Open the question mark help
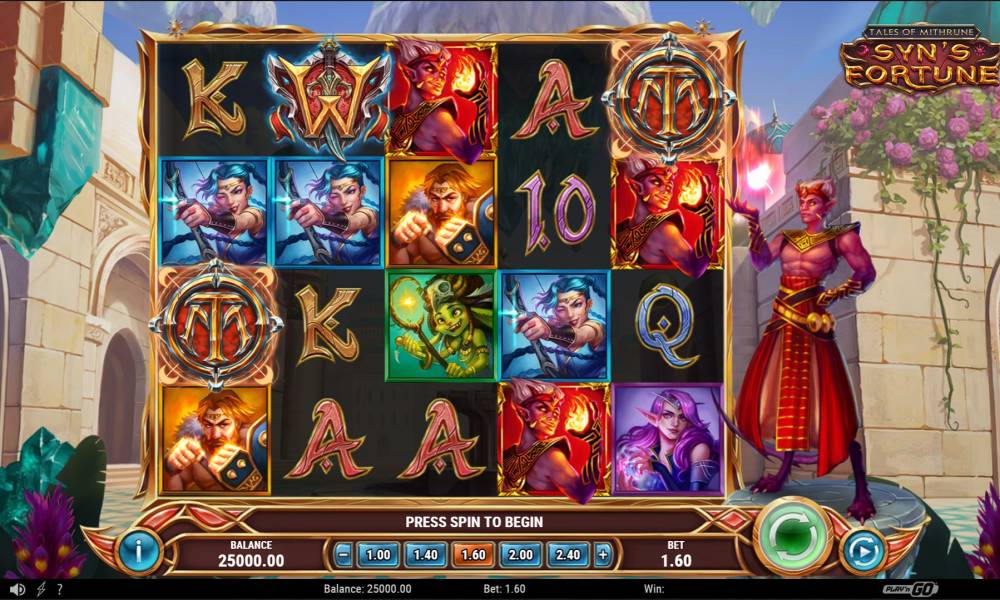This screenshot has width=1000, height=600. point(60,590)
